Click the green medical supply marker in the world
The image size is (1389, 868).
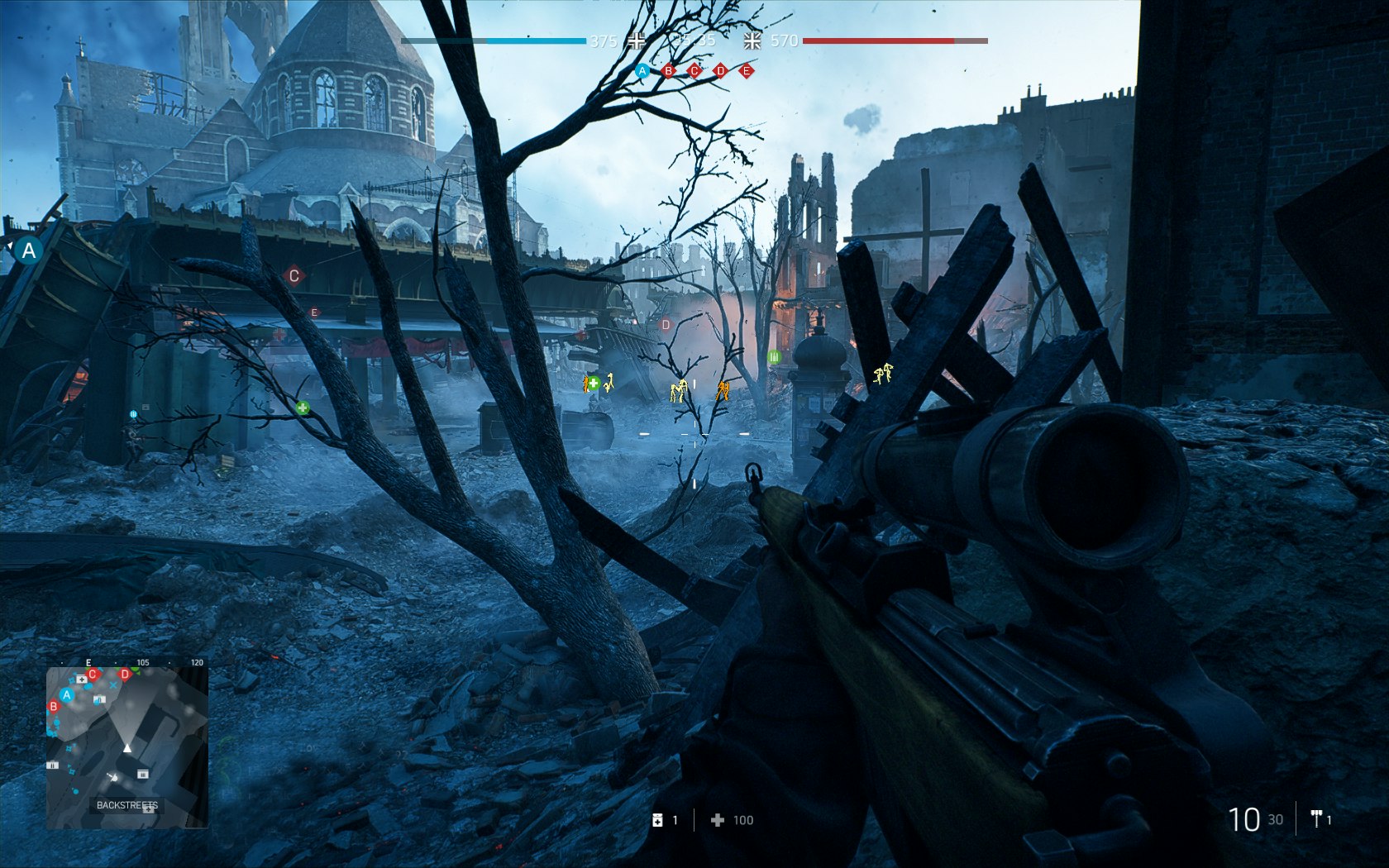[593, 382]
